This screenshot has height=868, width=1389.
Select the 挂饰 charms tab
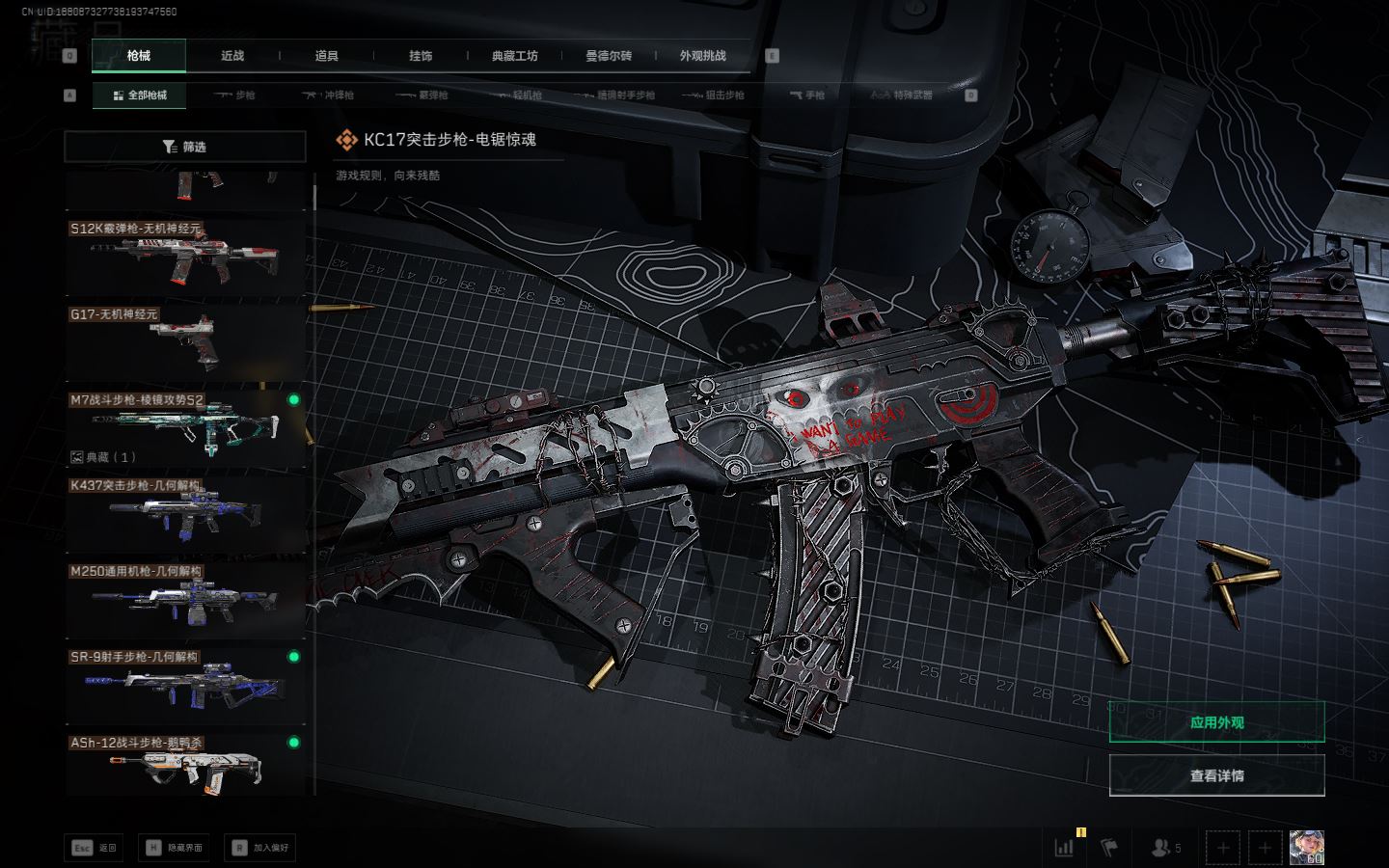[x=421, y=56]
